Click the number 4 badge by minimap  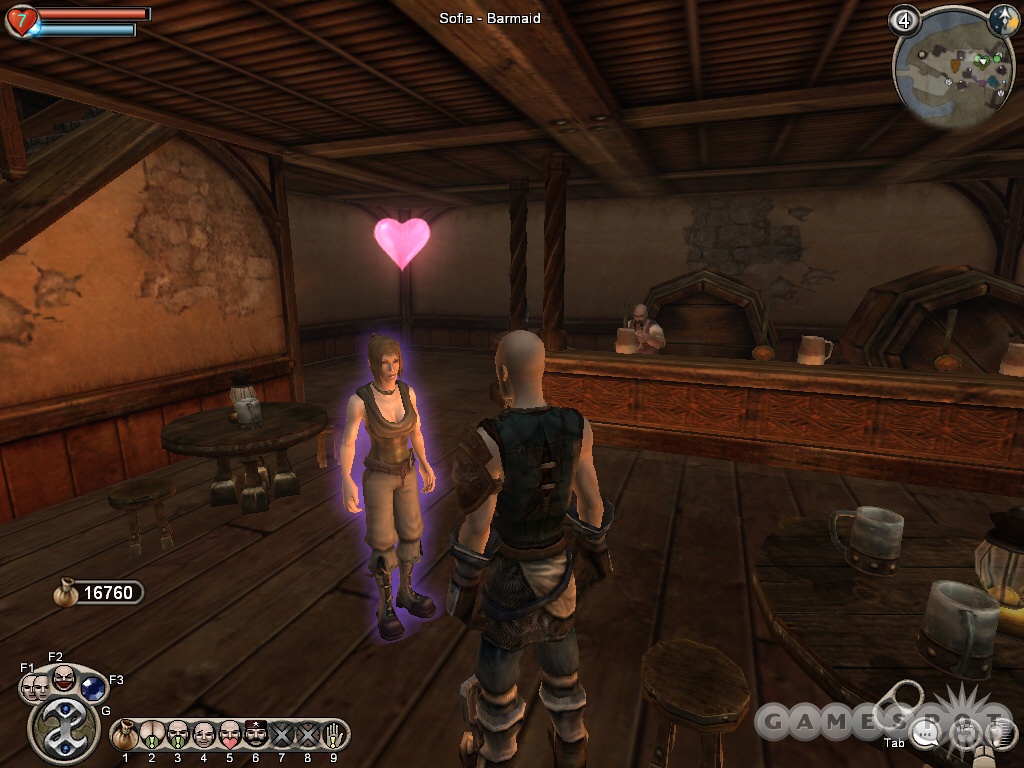tap(904, 21)
